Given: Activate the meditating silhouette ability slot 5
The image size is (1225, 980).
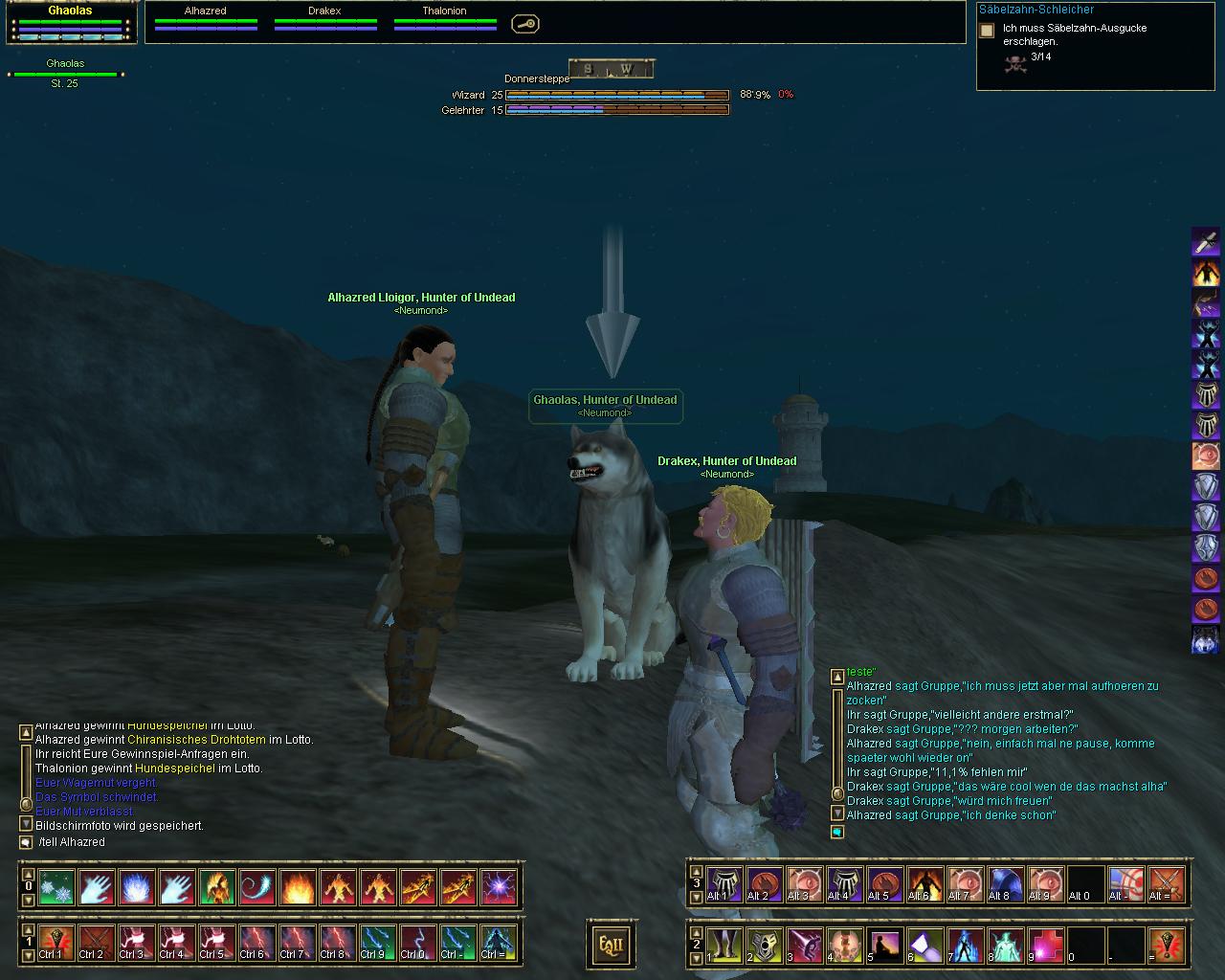Looking at the screenshot, I should tap(885, 945).
